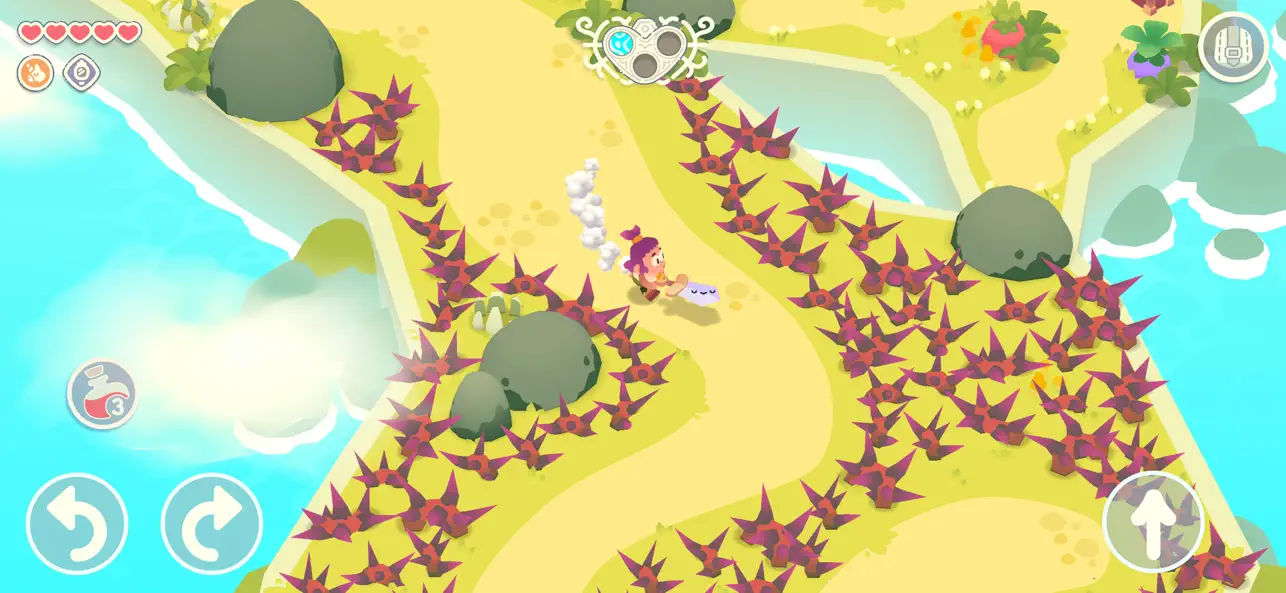Tap the rotate right arrow button
The height and width of the screenshot is (593, 1286).
click(x=212, y=523)
